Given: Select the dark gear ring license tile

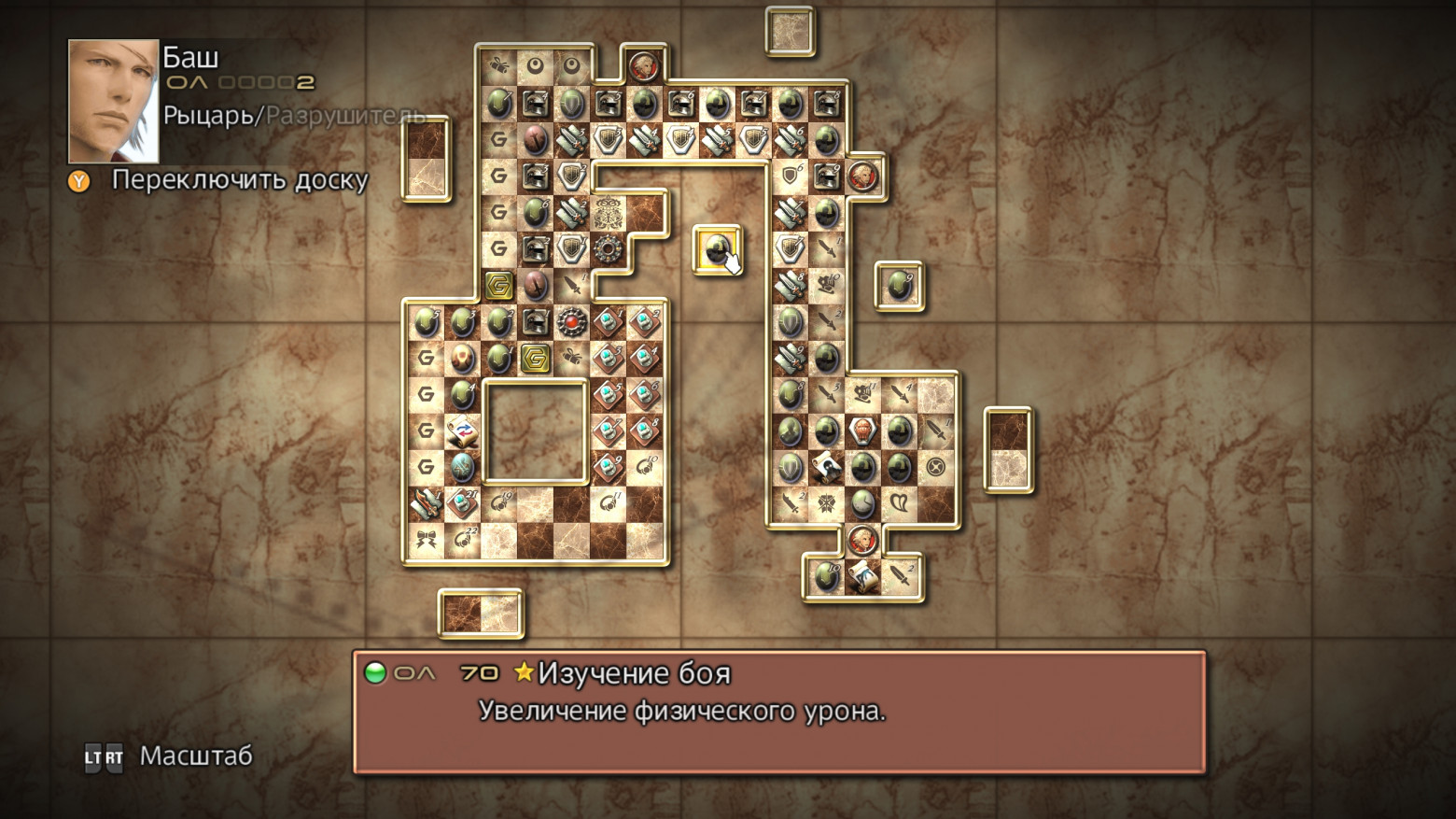Looking at the screenshot, I should click(608, 249).
